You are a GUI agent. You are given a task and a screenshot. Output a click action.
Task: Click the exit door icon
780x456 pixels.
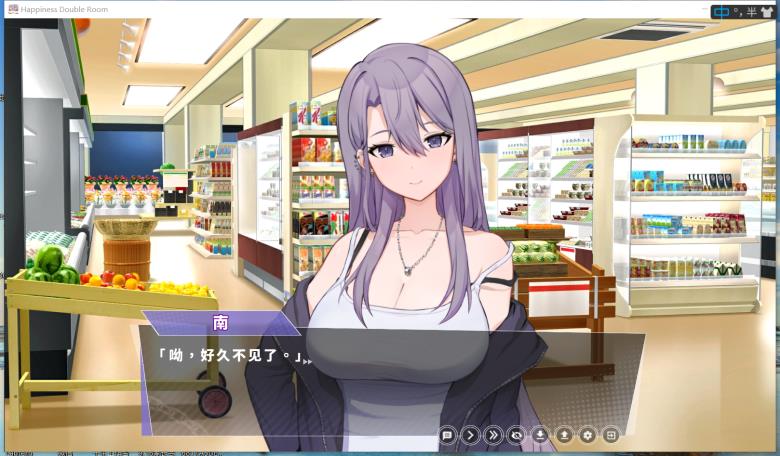pos(610,435)
